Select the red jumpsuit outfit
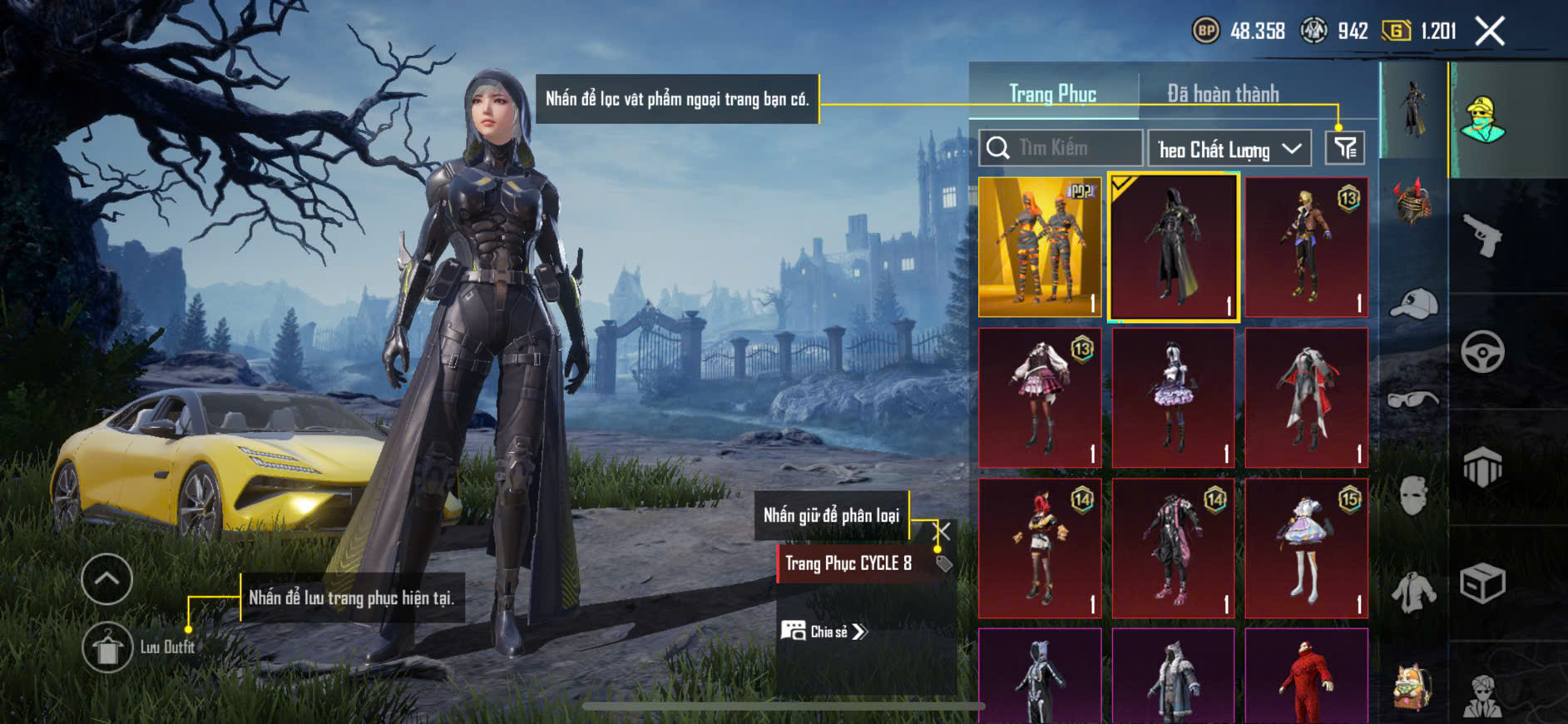Image resolution: width=1568 pixels, height=724 pixels. [x=1306, y=676]
